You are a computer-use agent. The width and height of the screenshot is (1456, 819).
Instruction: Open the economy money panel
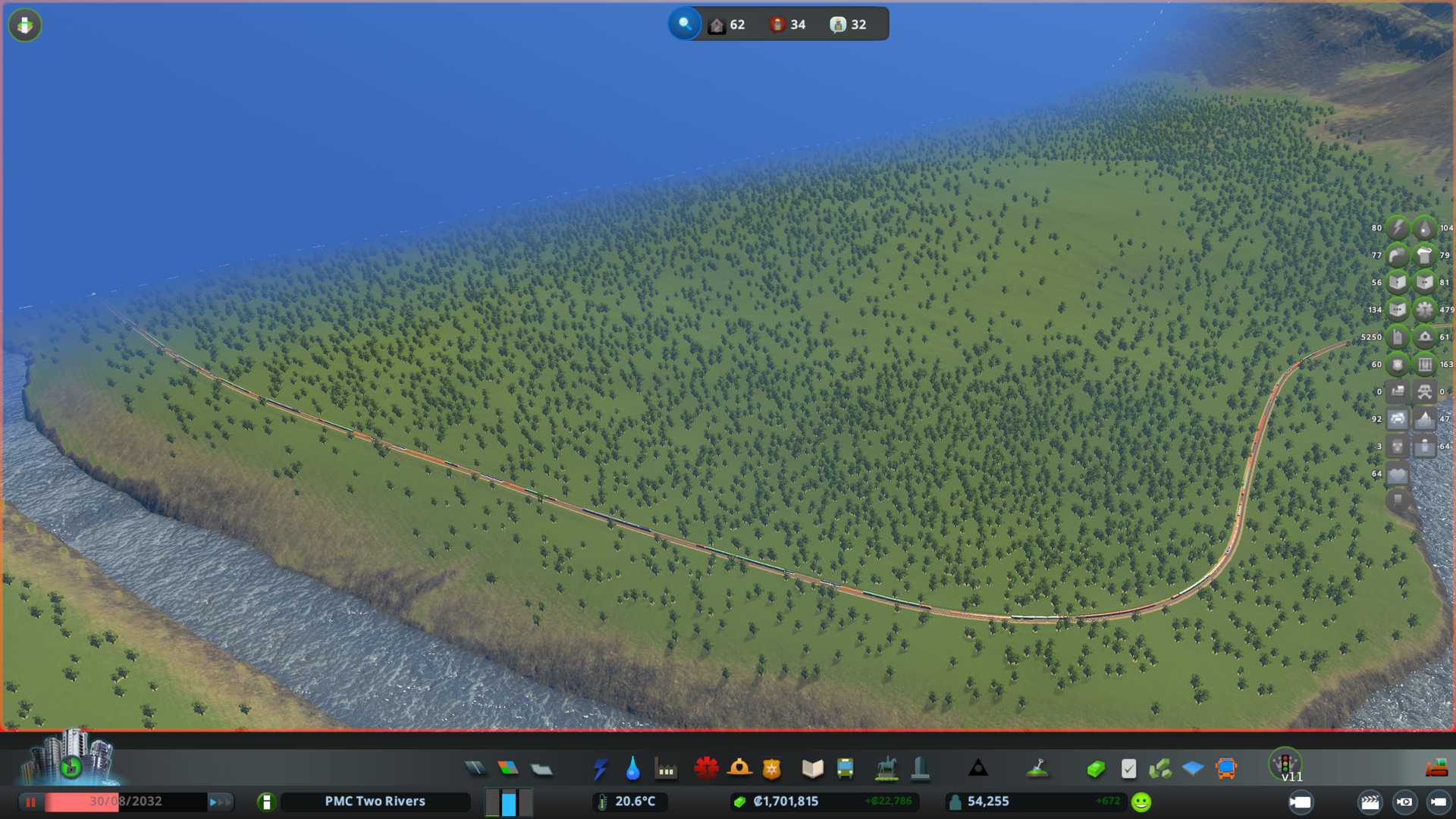pos(1095,769)
